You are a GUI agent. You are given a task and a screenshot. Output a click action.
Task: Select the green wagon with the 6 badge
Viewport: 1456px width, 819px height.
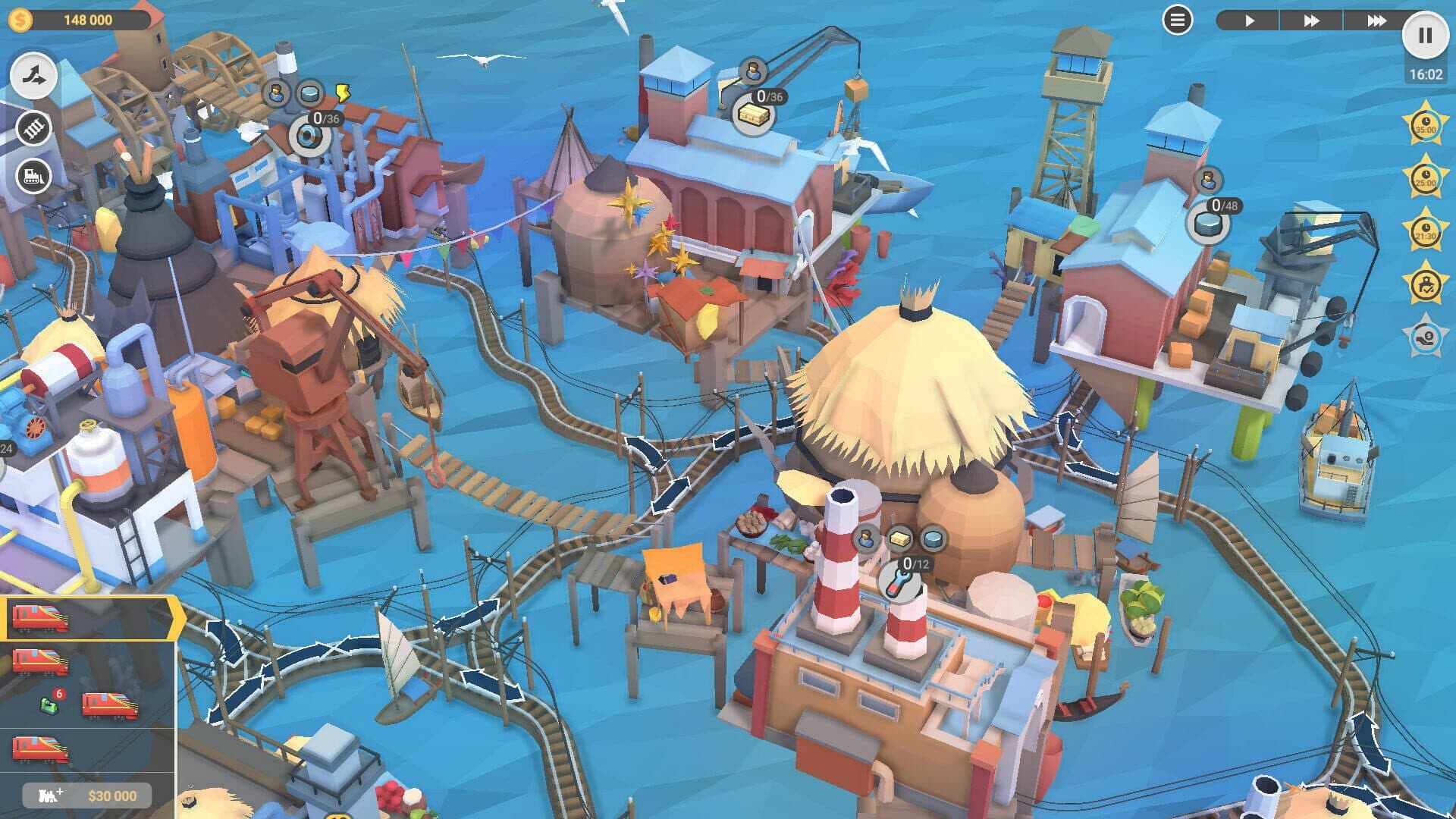click(49, 706)
